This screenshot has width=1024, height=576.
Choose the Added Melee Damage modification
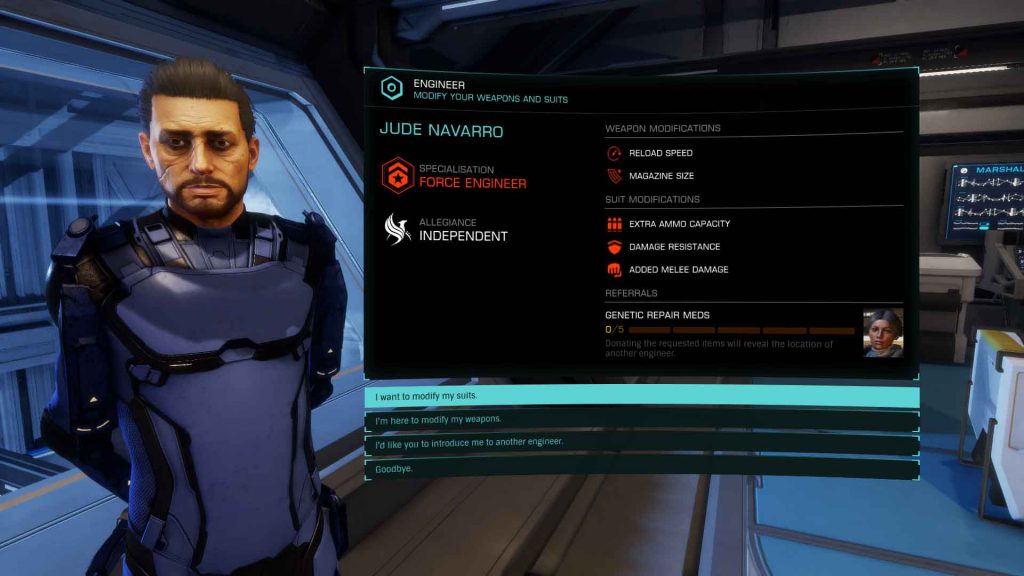[678, 270]
